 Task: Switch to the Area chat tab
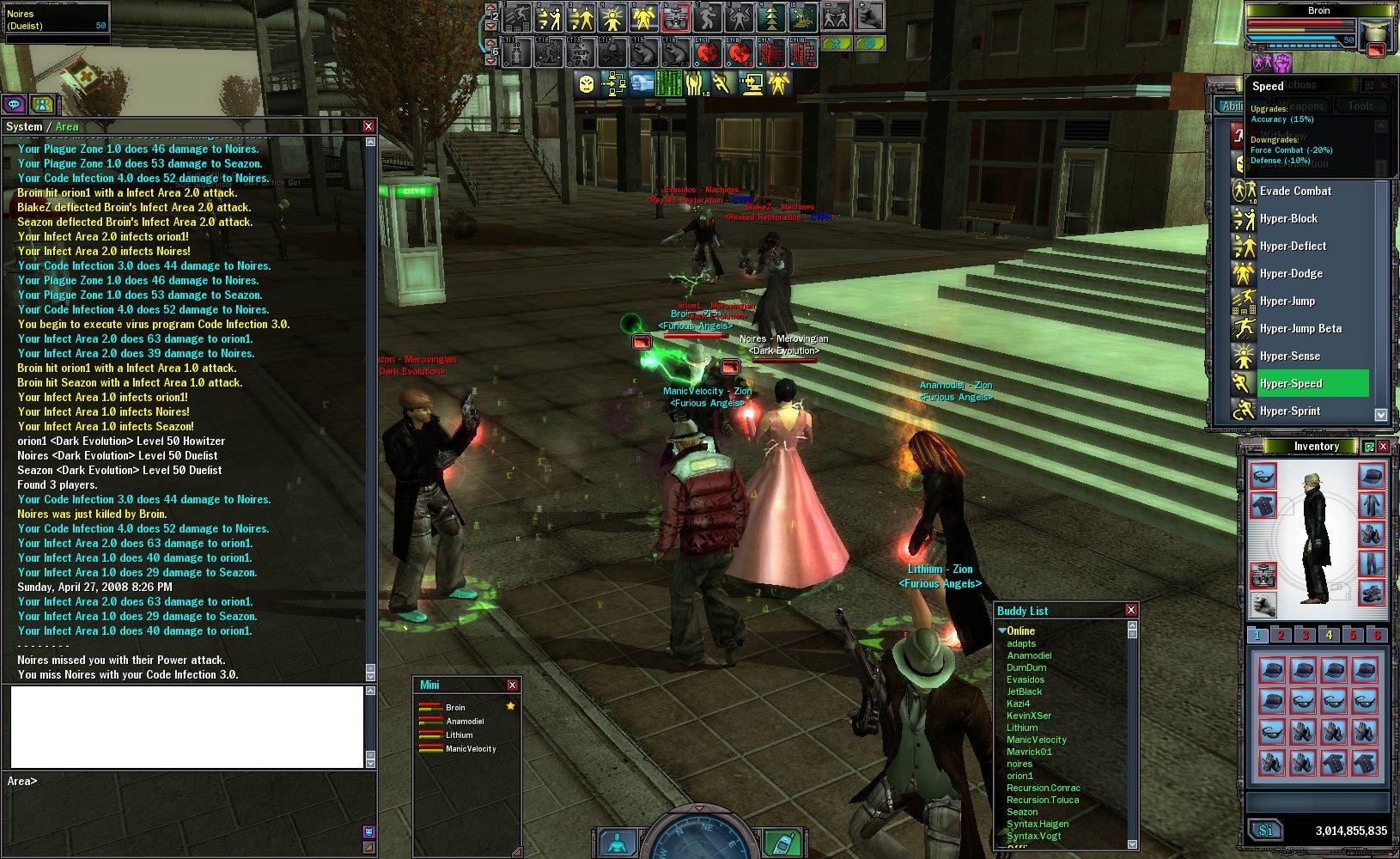point(67,126)
